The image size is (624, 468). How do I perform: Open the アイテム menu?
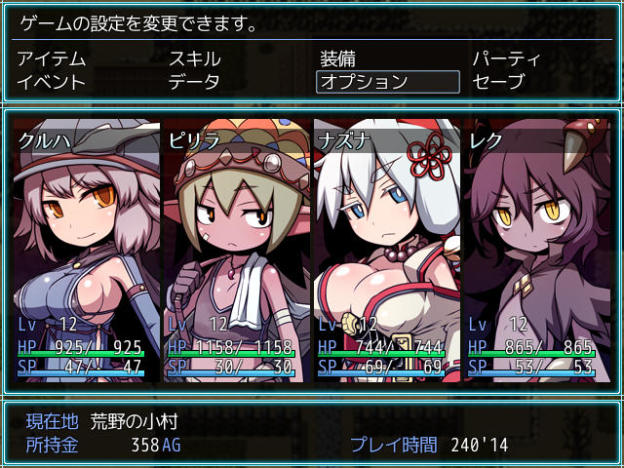51,59
